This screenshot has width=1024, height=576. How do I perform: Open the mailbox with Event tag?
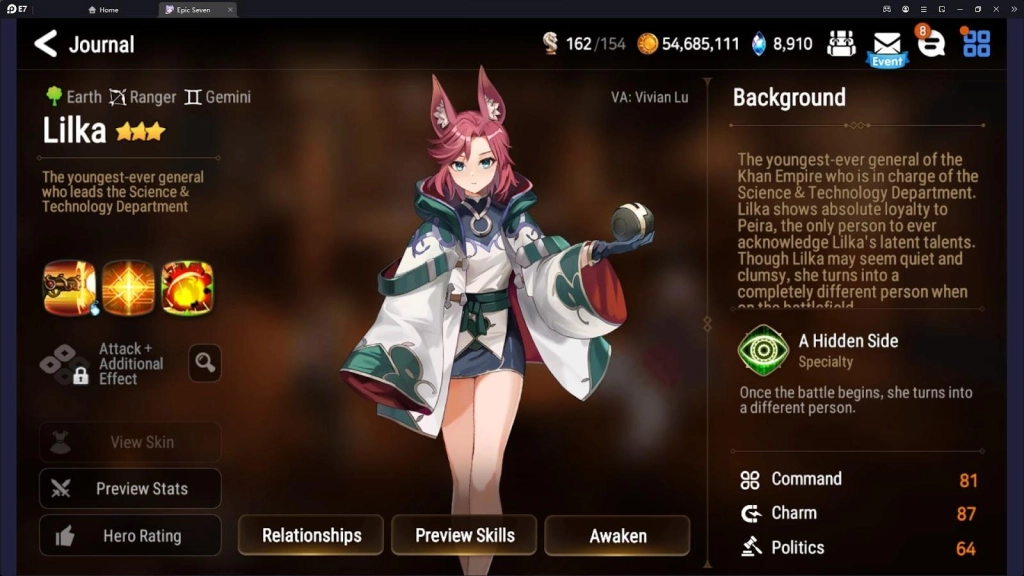pos(887,45)
